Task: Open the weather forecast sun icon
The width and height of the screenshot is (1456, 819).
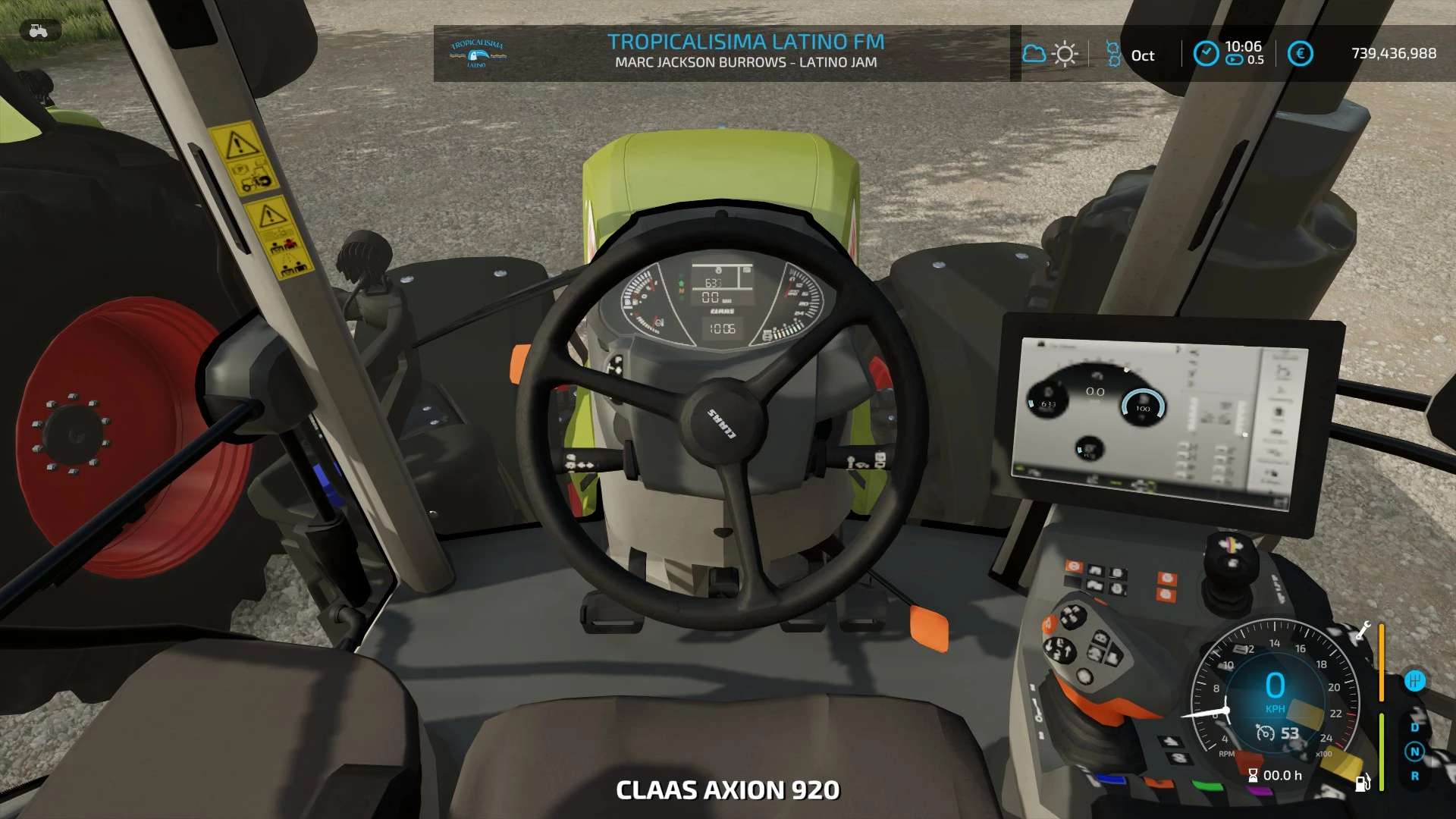Action: click(1065, 54)
